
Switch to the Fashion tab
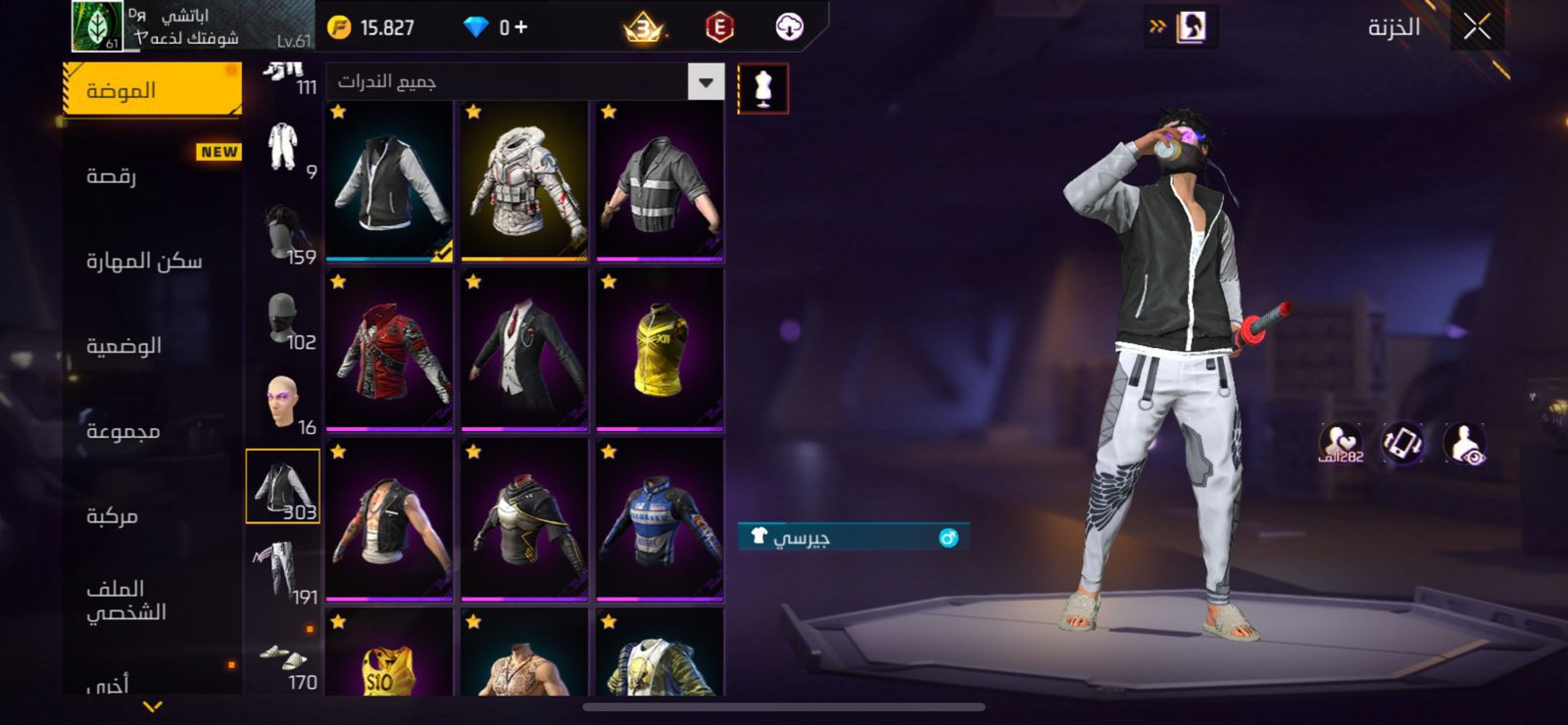pos(152,91)
